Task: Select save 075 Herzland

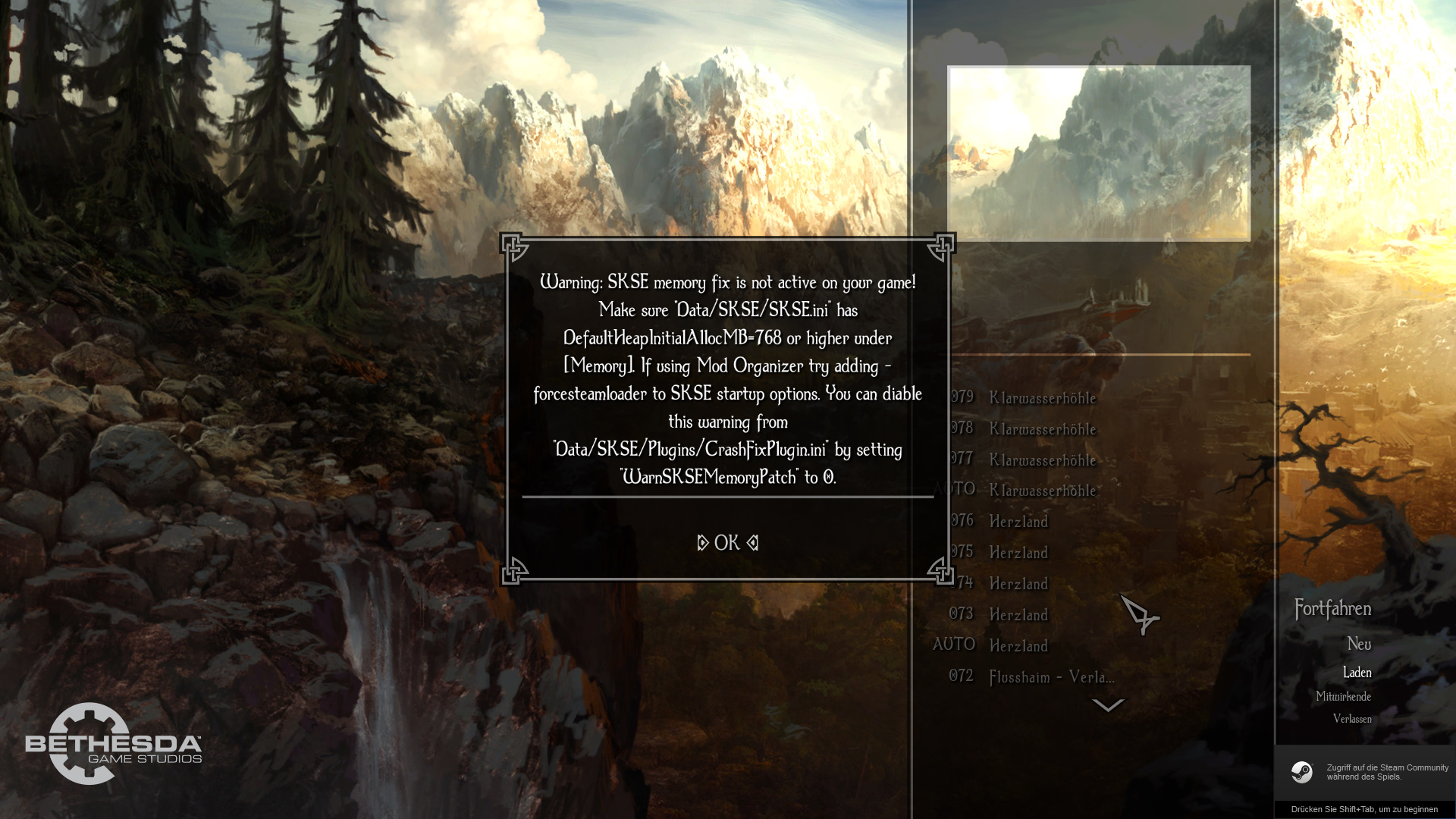Action: click(x=1018, y=553)
